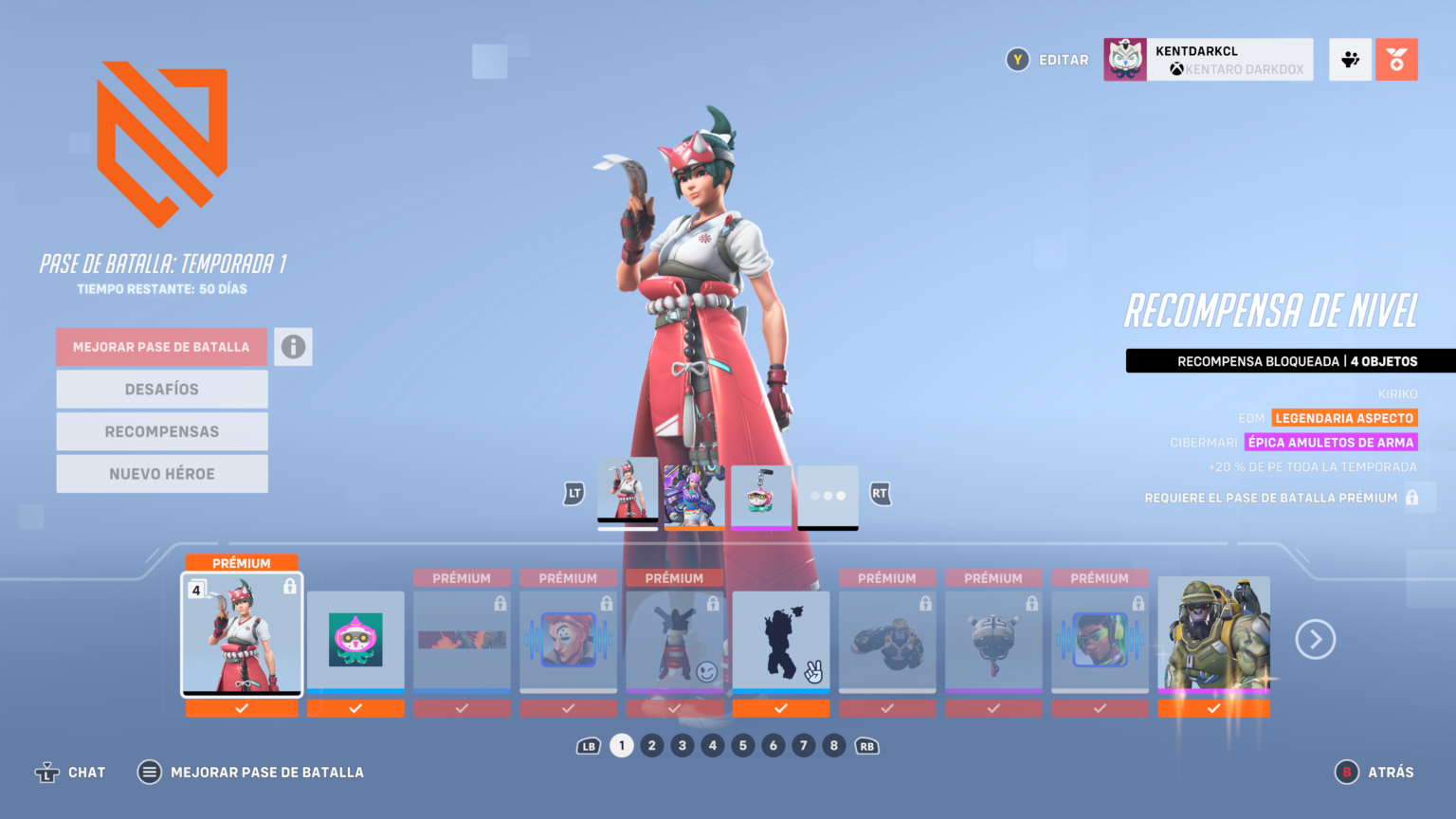The image size is (1456, 819).
Task: Click the orange challenges medal icon
Action: [x=1396, y=59]
